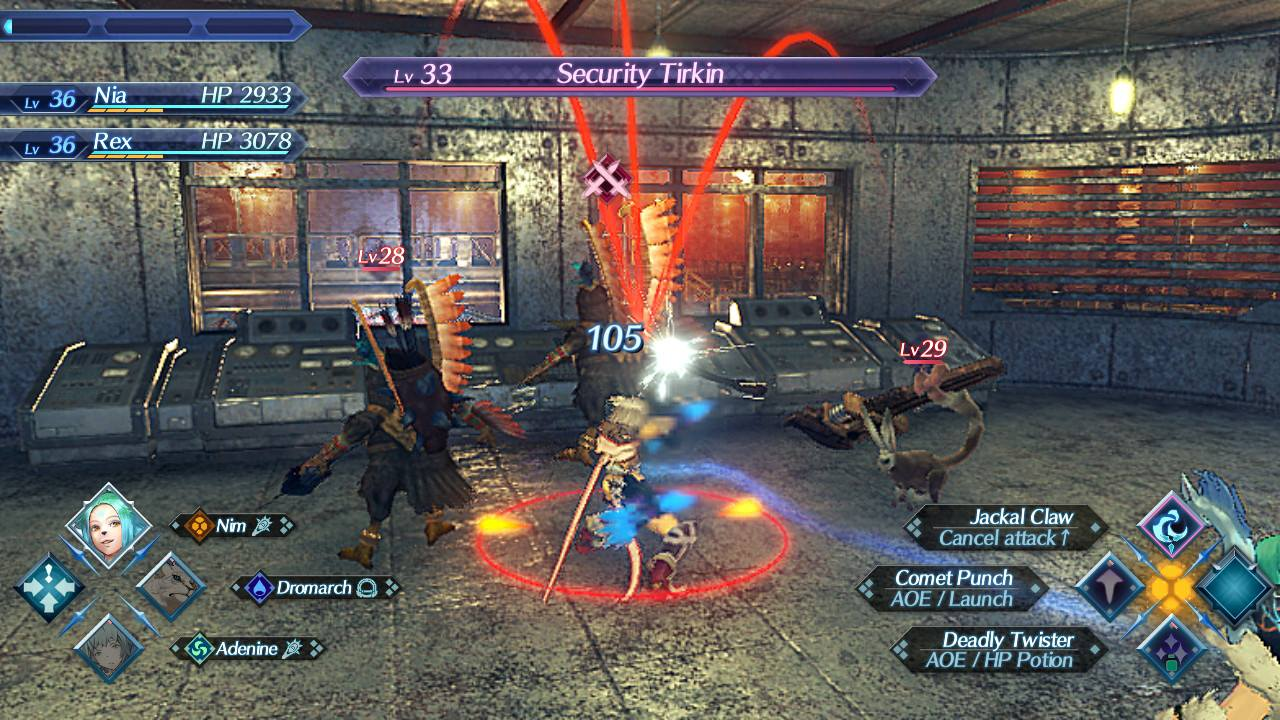
Task: Click the Security Tirkin target bar
Action: 639,76
